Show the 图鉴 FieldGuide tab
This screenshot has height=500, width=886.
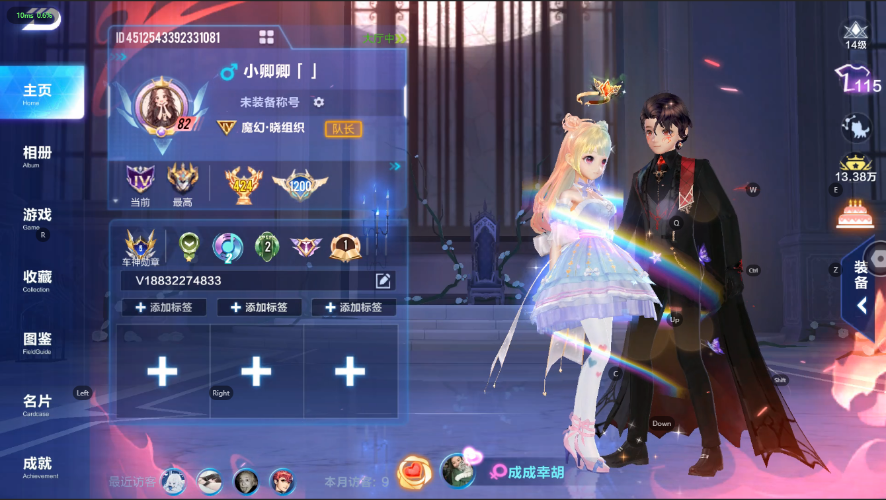[x=38, y=341]
